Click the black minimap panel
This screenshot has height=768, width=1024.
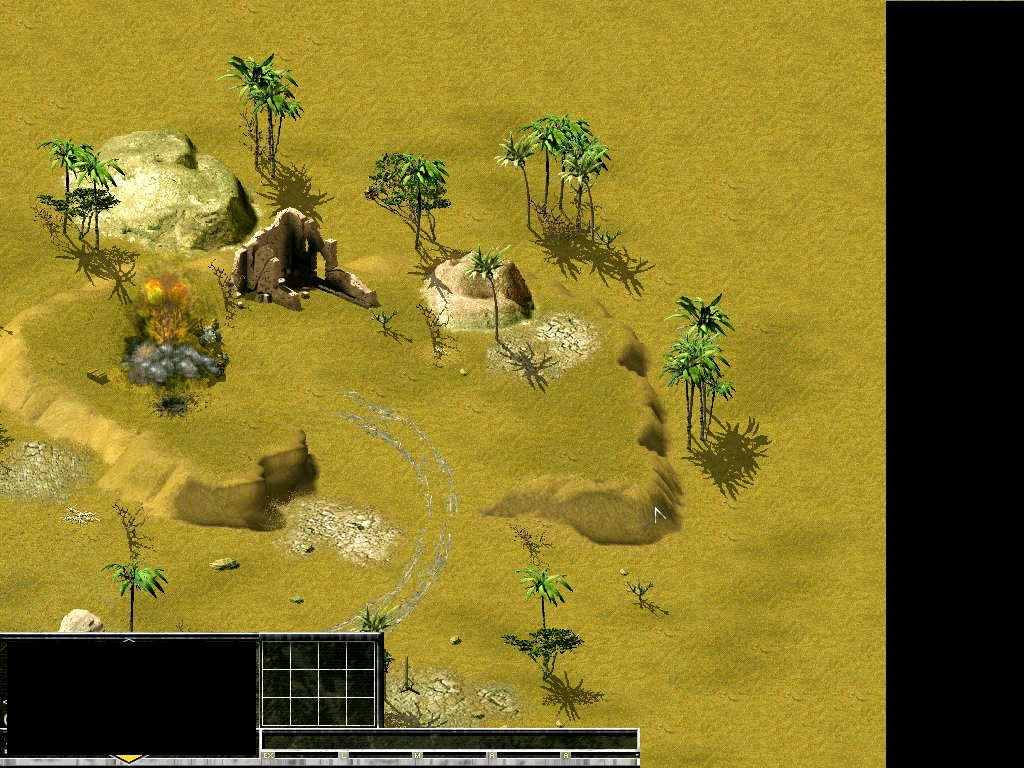click(131, 697)
